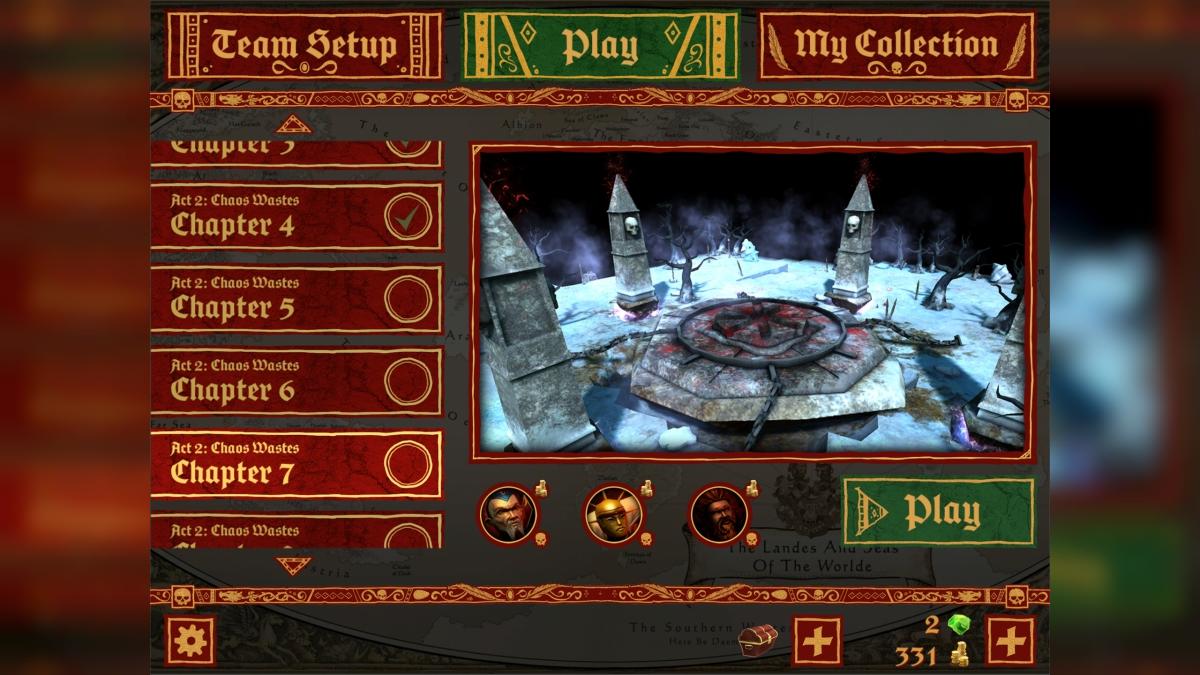
Task: Select Chapter 6 of Chaos Wastes
Action: click(x=296, y=382)
